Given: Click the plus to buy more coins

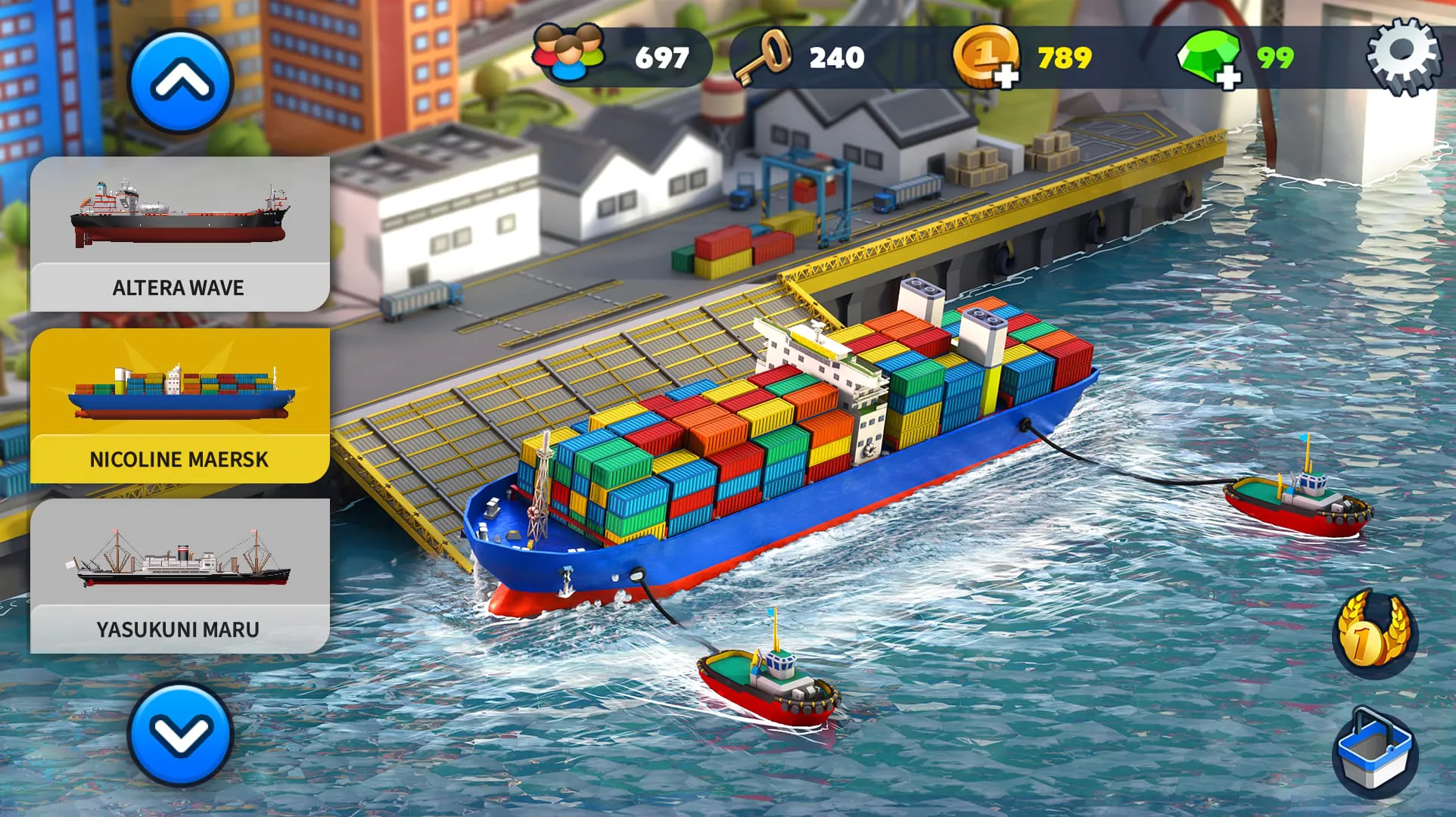Looking at the screenshot, I should [1006, 74].
